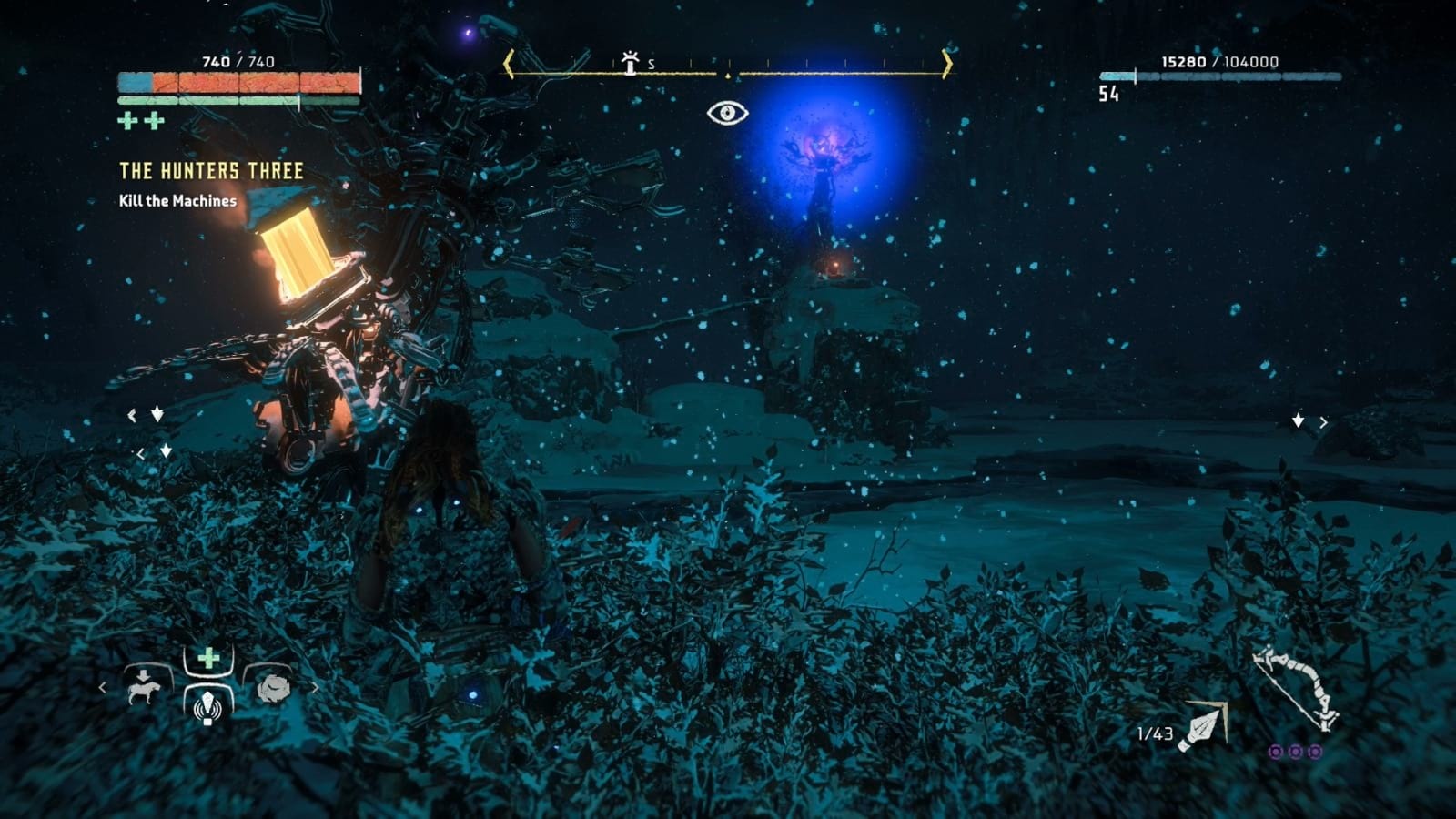Open the previous item using the left arrow
This screenshot has width=1456, height=819.
pyautogui.click(x=103, y=689)
